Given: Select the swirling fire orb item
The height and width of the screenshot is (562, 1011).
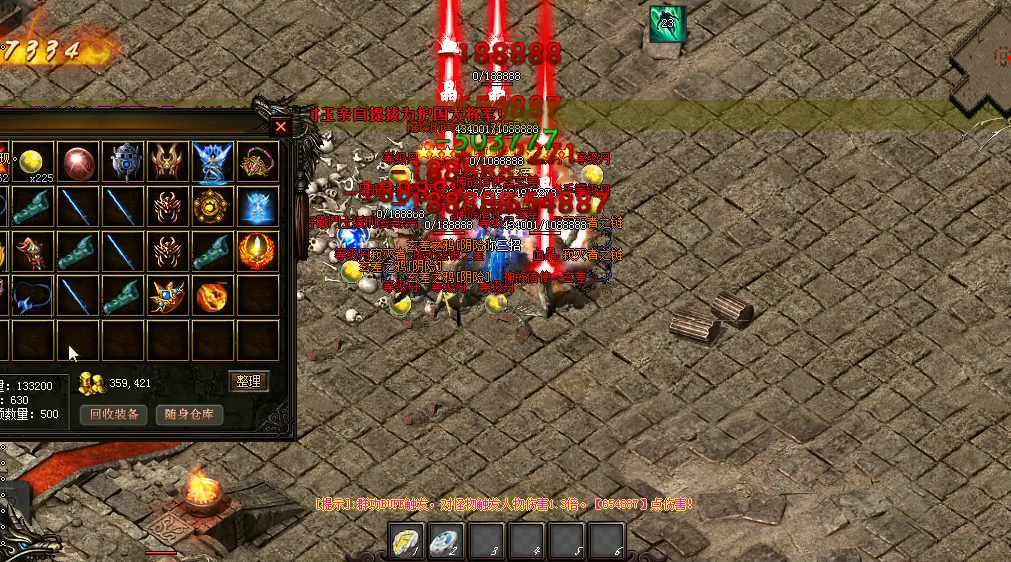Looking at the screenshot, I should click(x=212, y=296).
